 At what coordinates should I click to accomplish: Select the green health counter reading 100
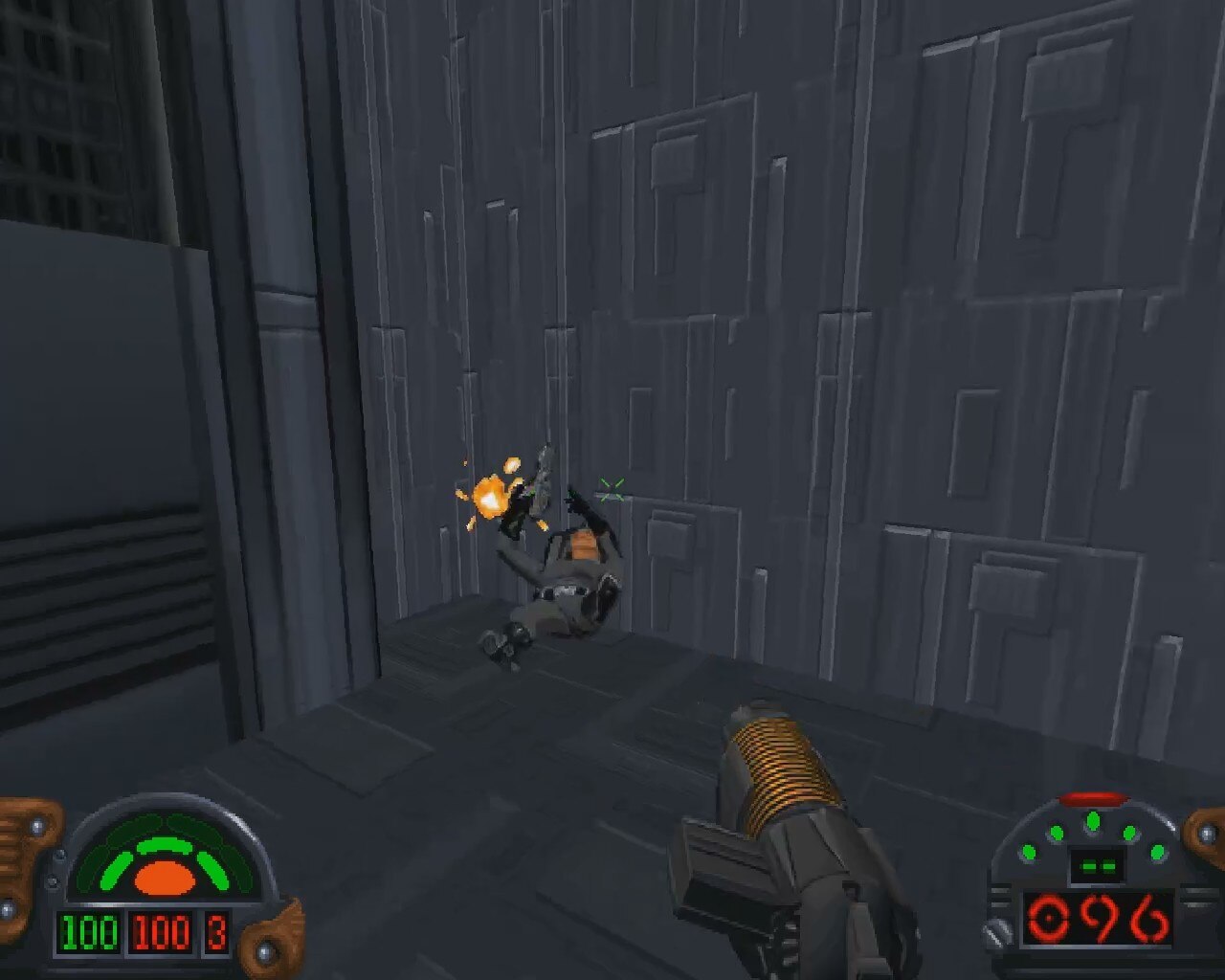pyautogui.click(x=91, y=933)
